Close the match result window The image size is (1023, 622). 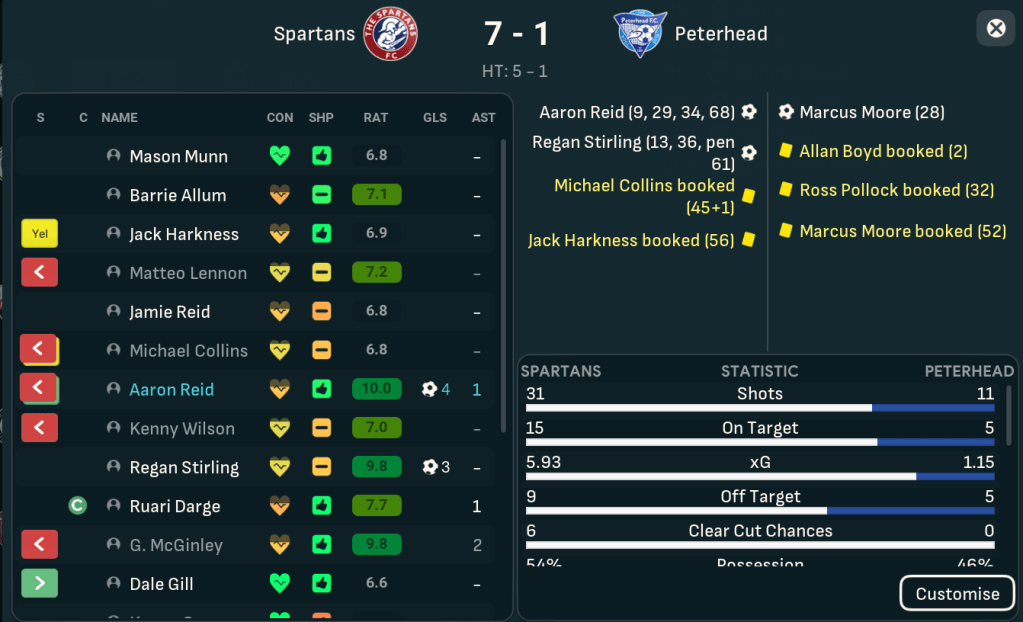pyautogui.click(x=996, y=28)
